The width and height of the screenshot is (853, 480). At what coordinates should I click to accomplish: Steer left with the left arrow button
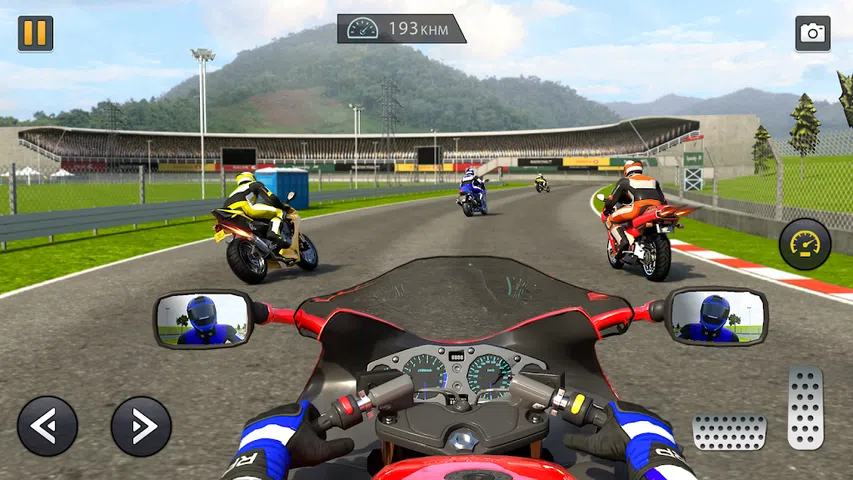pos(47,426)
